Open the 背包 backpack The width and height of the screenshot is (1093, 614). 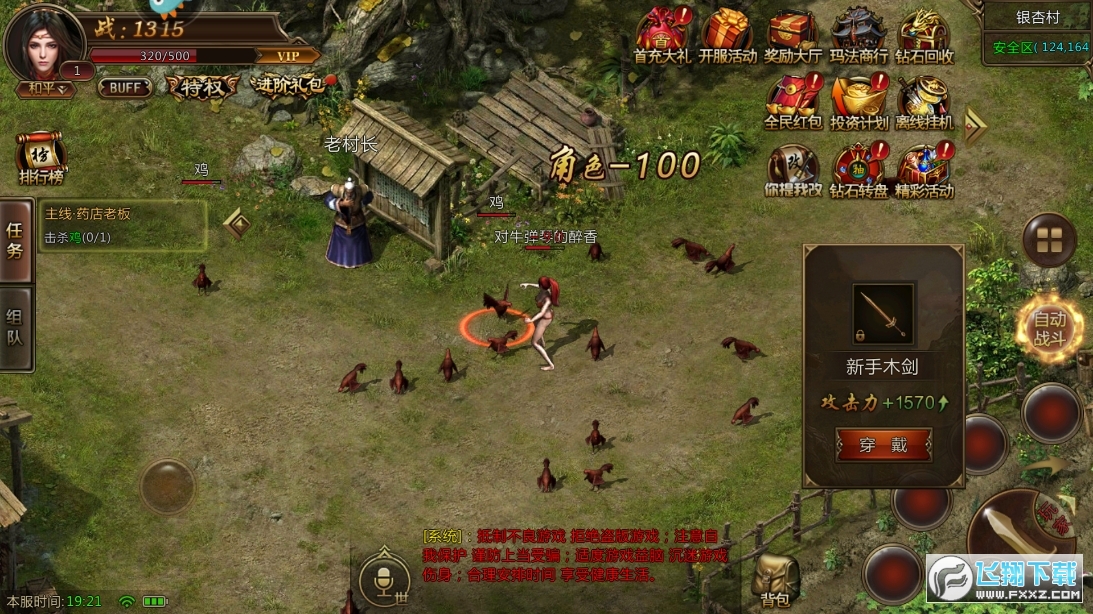775,580
